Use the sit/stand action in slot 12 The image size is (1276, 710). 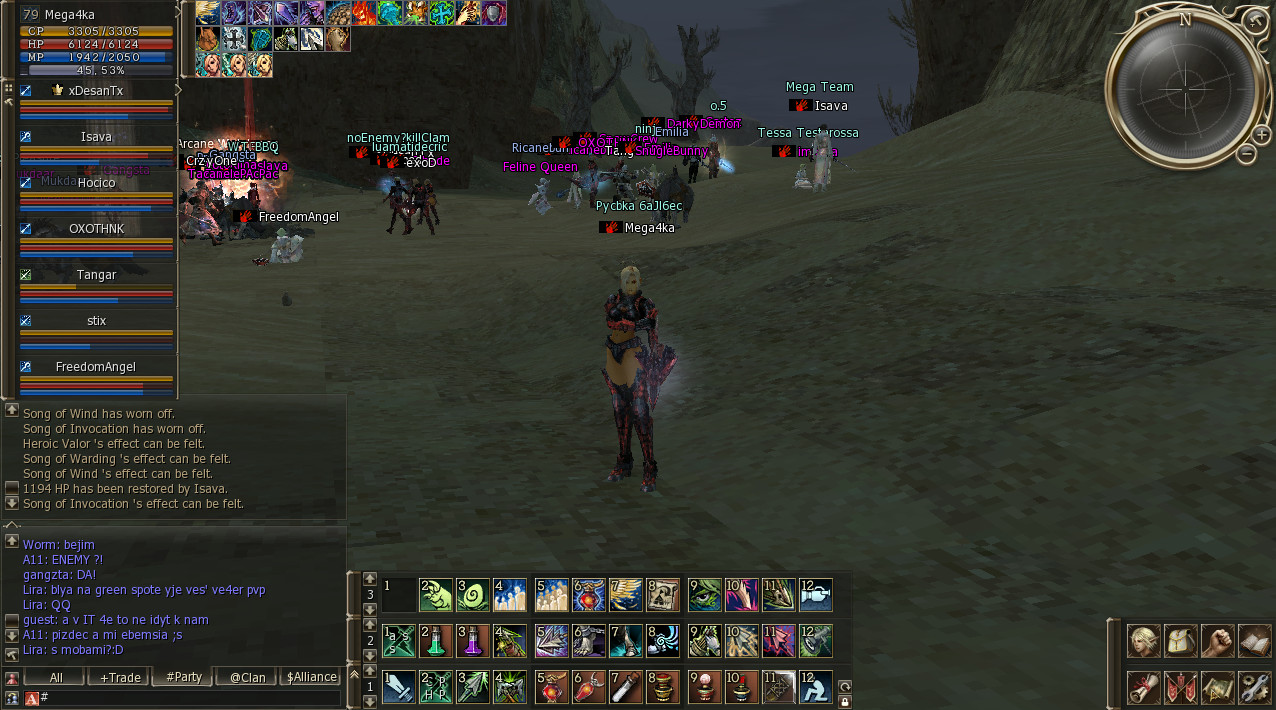click(816, 687)
